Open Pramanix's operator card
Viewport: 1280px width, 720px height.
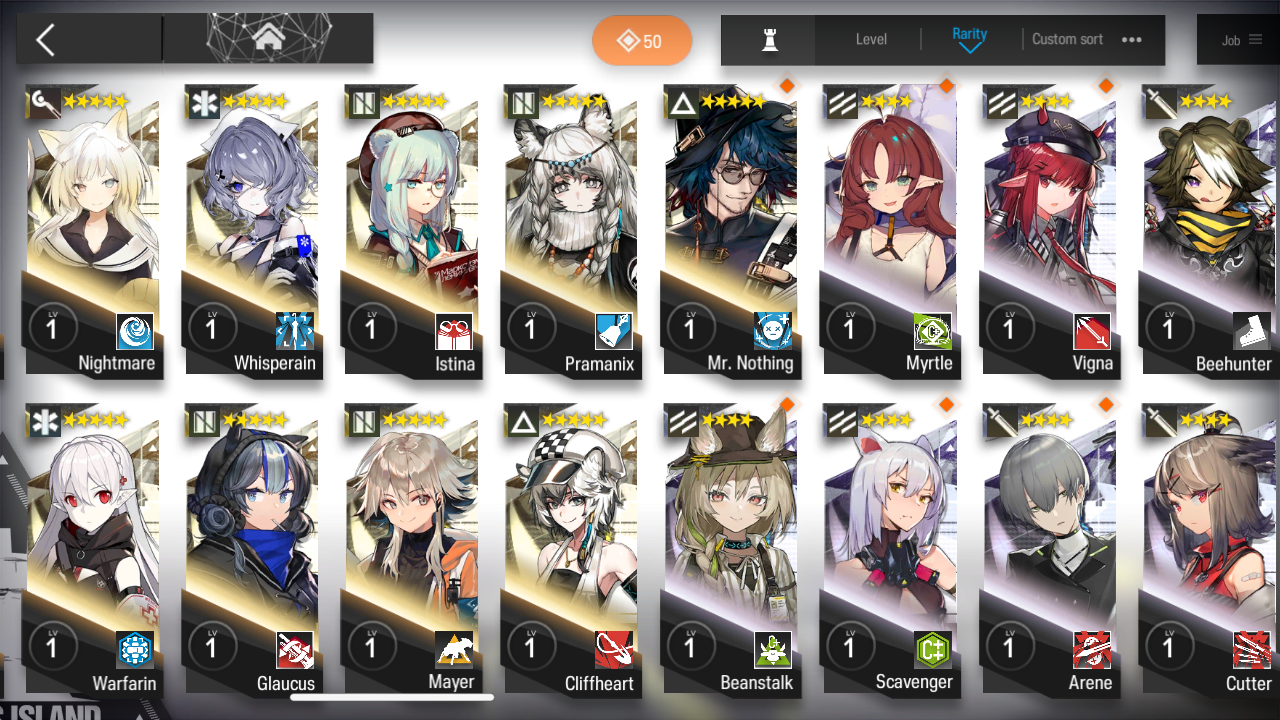[x=571, y=230]
